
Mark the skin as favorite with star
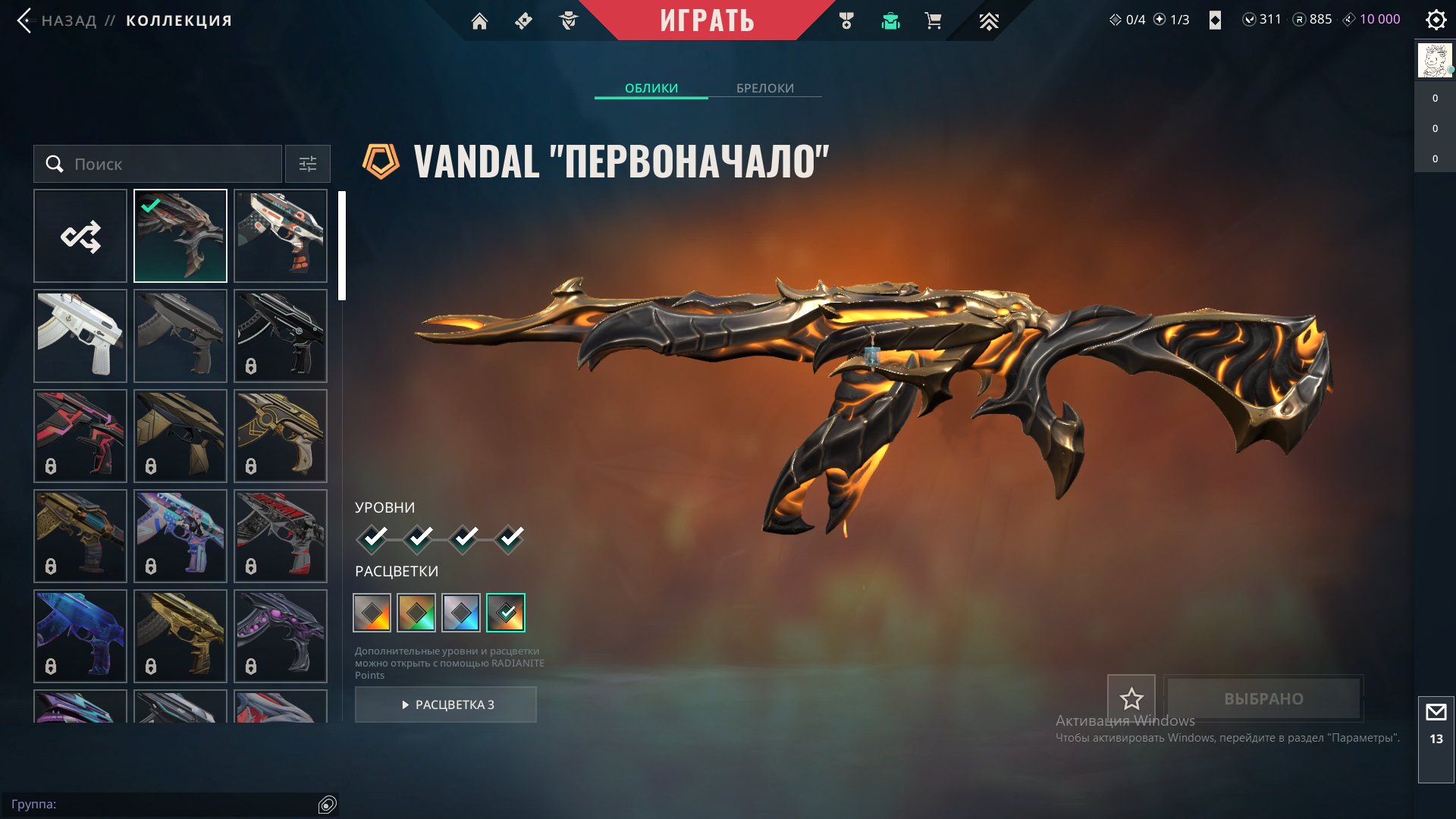(1131, 698)
